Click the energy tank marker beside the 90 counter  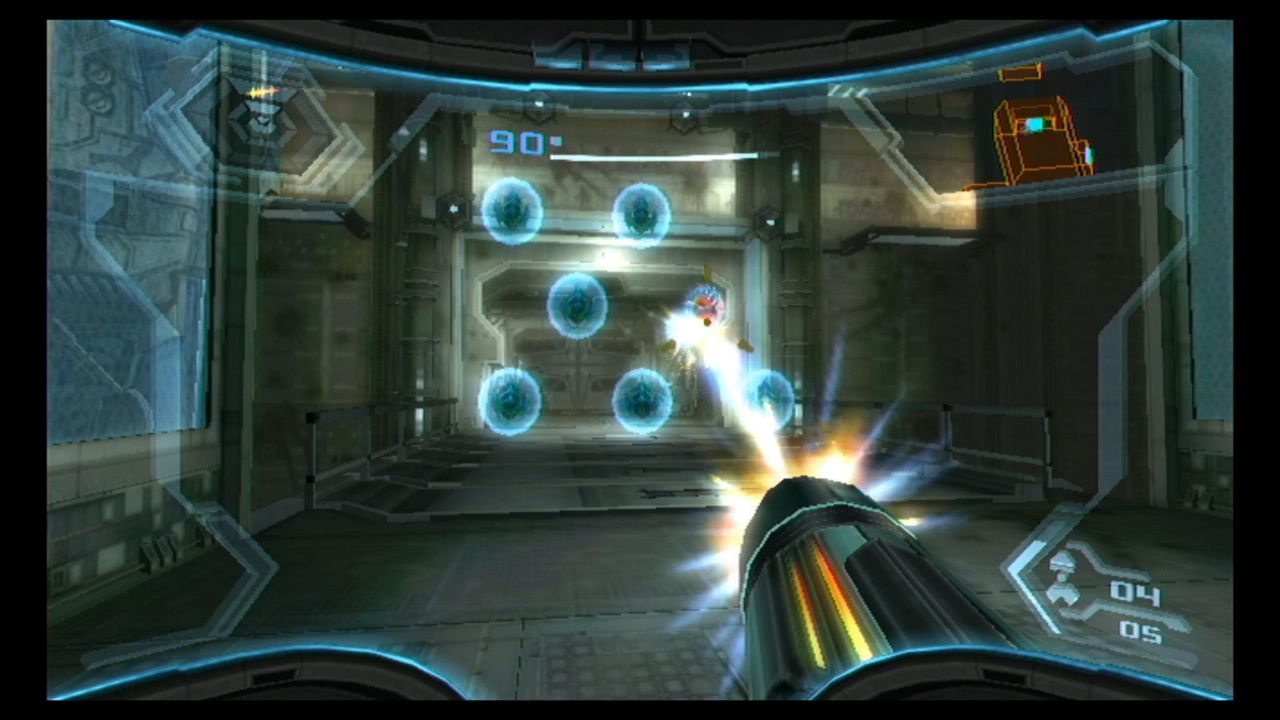click(556, 143)
